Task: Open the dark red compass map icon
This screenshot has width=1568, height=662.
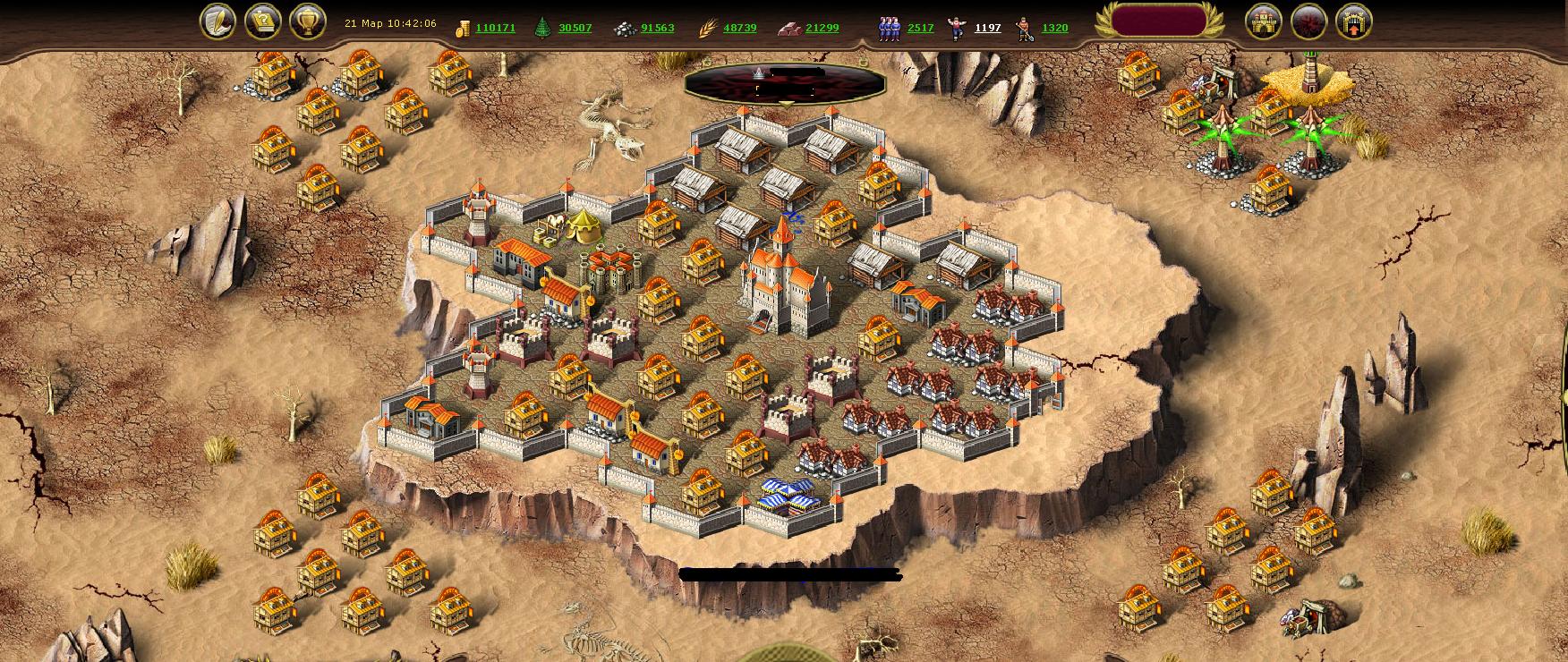Action: (1308, 21)
